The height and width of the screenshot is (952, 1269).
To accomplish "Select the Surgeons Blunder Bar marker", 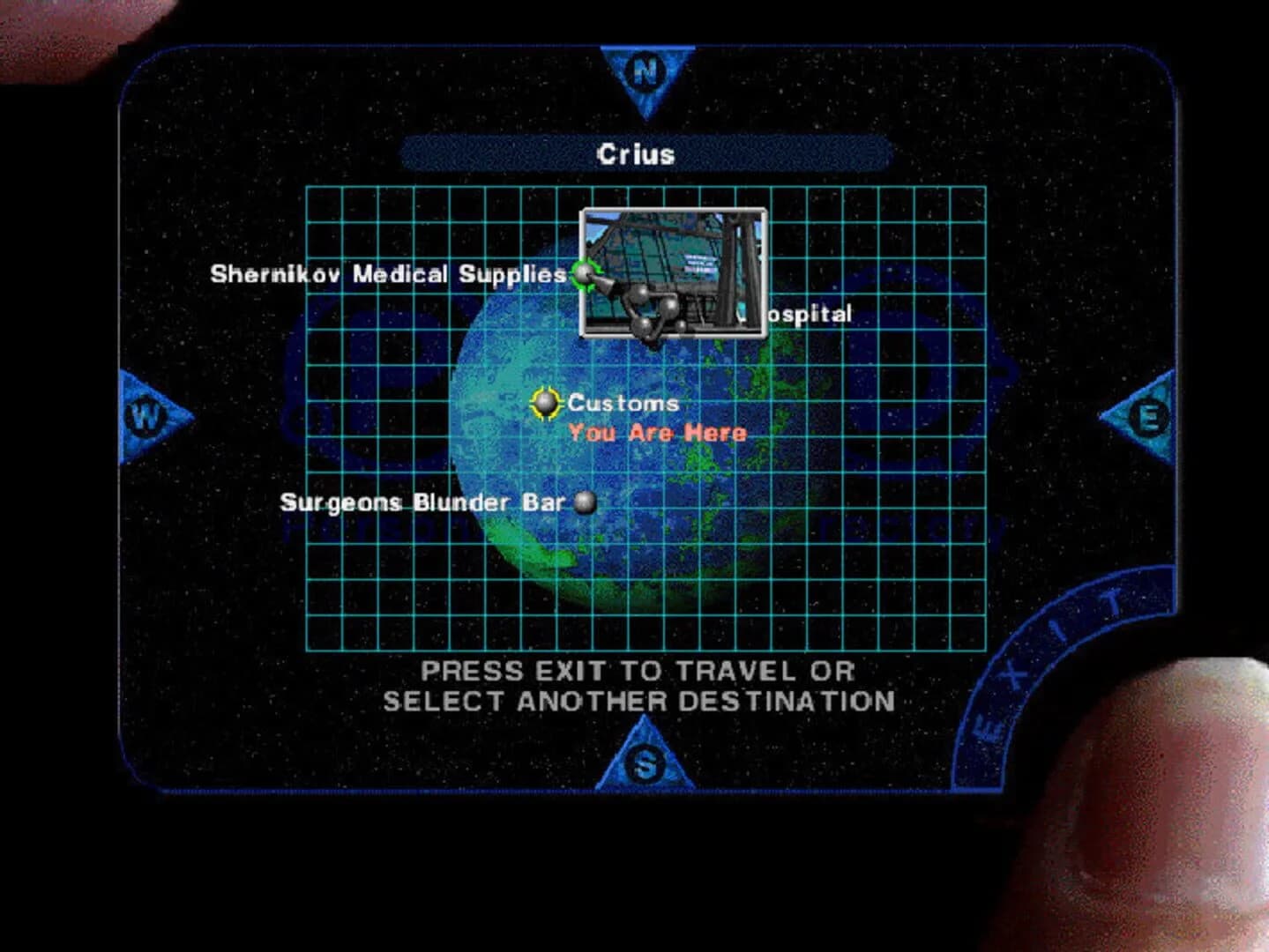I will [x=585, y=503].
